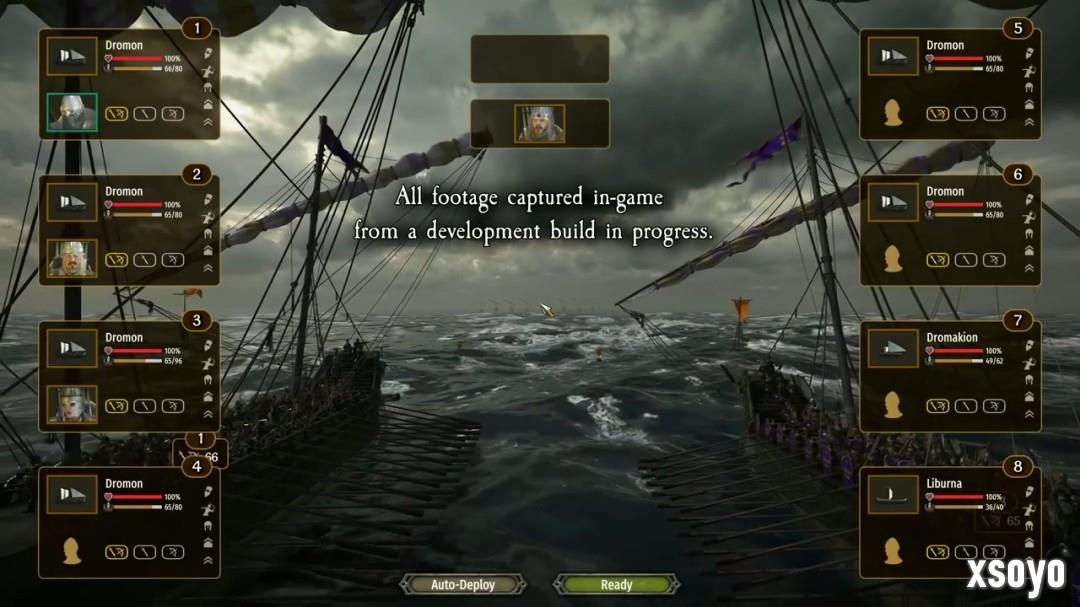Viewport: 1080px width, 607px height.
Task: Click the hero portrait in the top center panel
Action: [x=540, y=123]
